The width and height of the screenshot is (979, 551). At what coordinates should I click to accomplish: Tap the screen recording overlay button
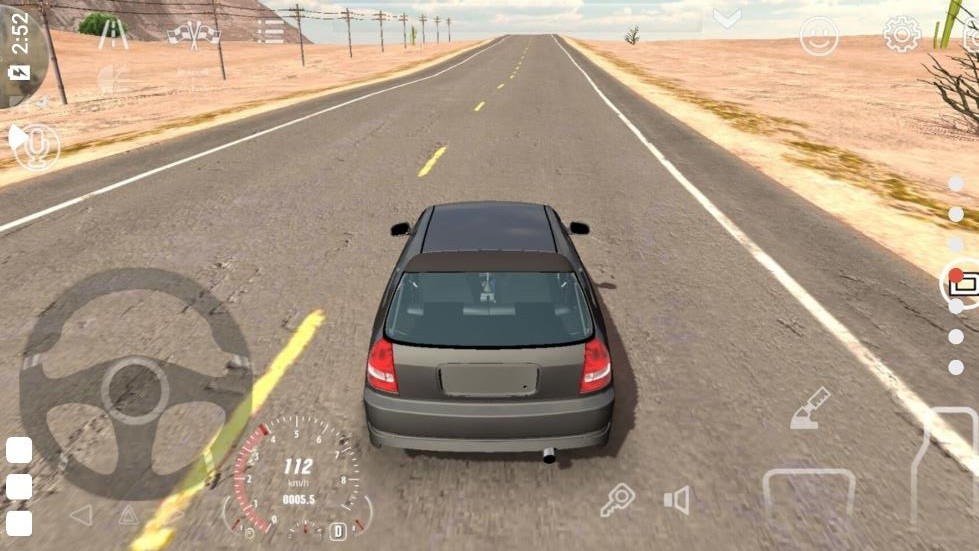point(962,283)
